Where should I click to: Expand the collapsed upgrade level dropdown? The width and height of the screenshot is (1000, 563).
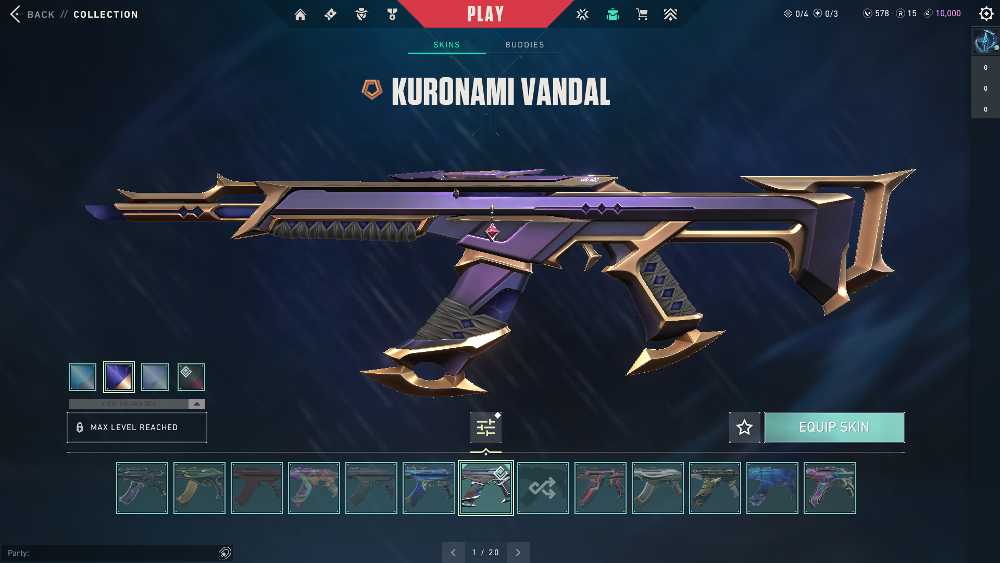coord(197,404)
